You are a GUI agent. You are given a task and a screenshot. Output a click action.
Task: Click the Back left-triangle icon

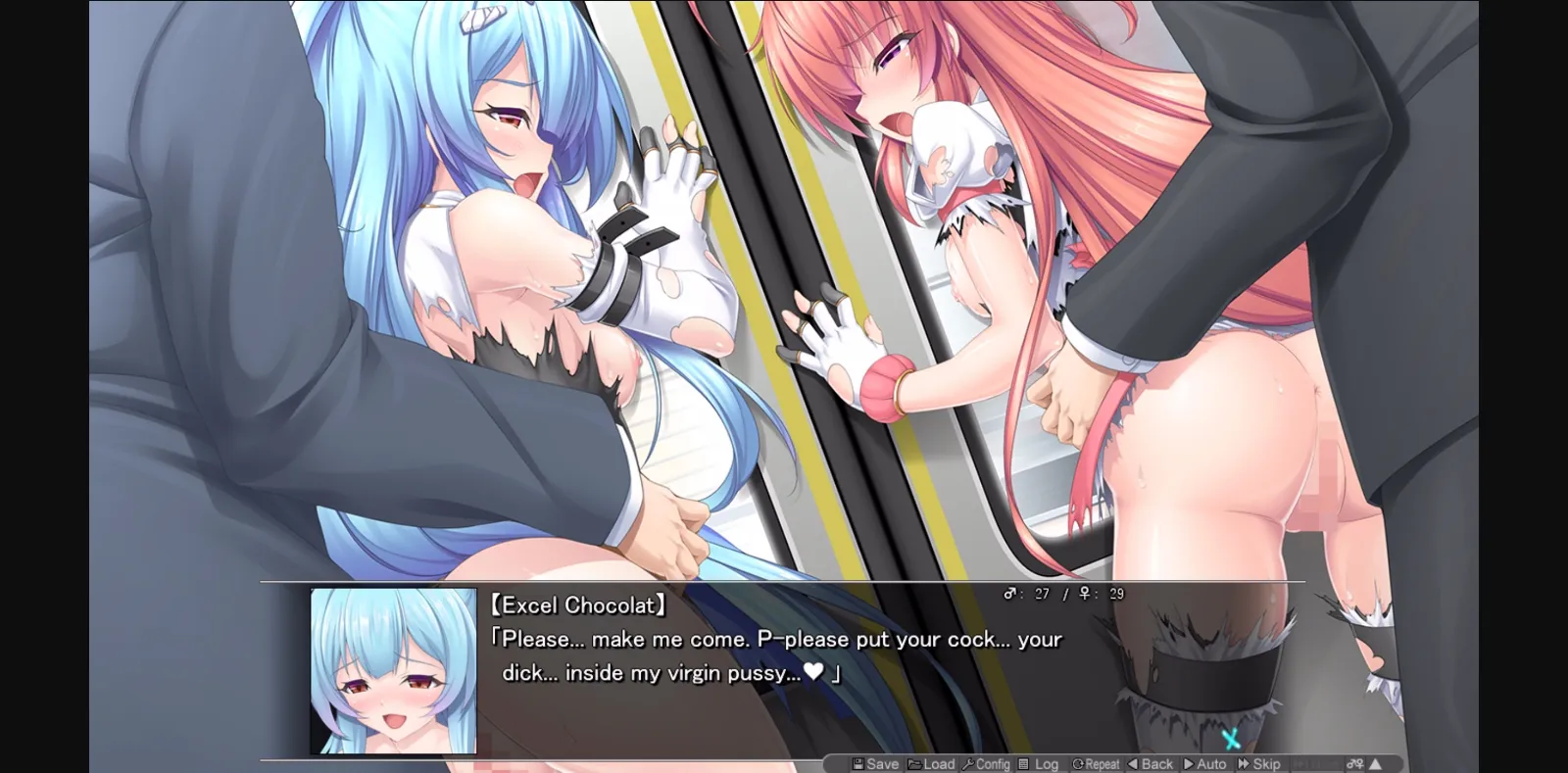coord(1132,764)
